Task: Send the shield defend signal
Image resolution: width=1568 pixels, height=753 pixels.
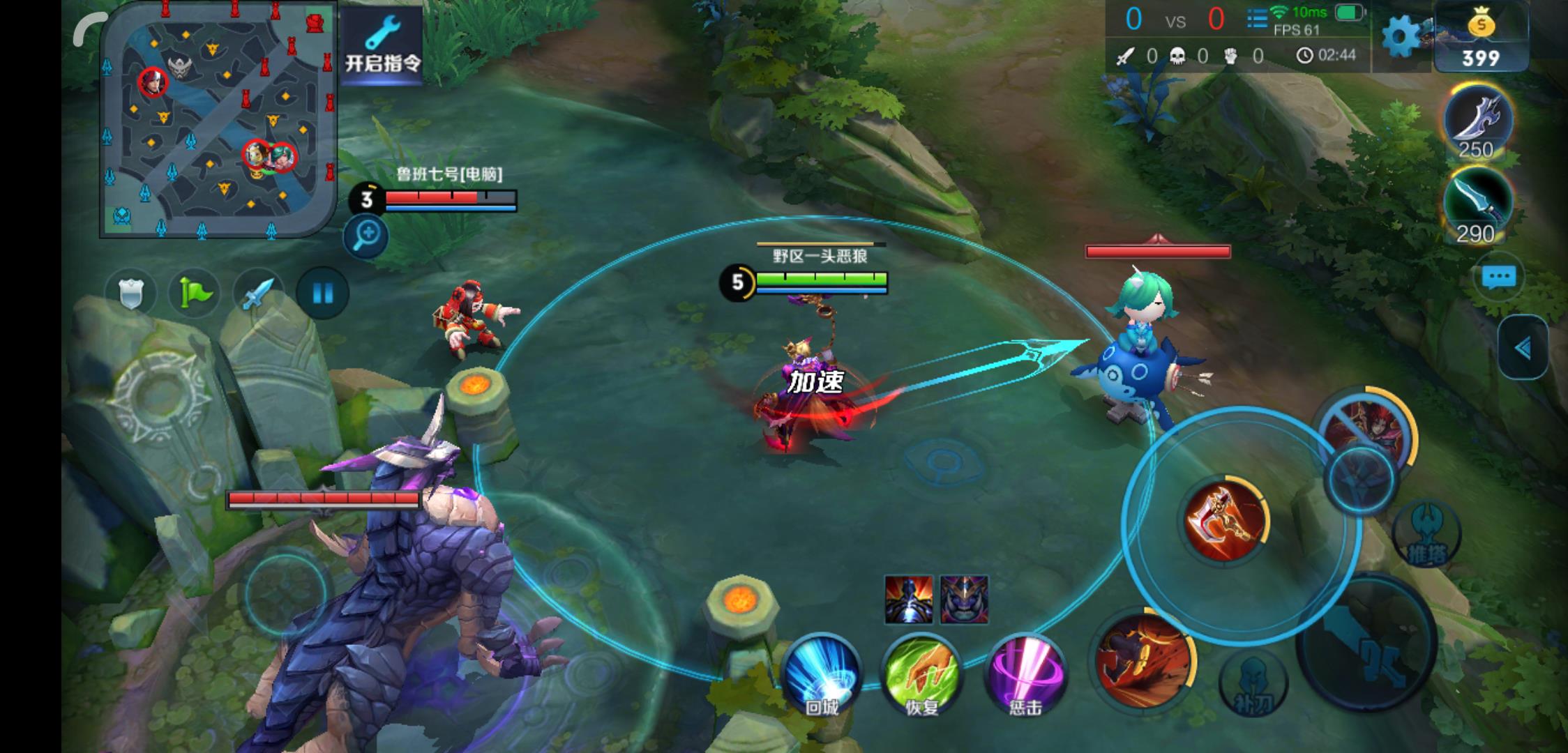Action: tap(130, 293)
